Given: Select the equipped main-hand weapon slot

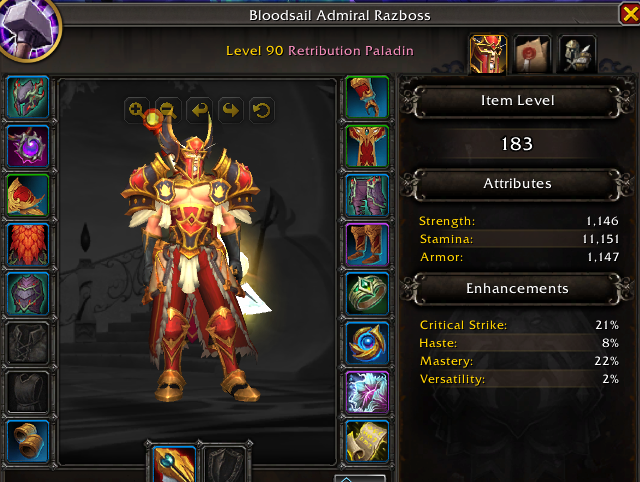Looking at the screenshot, I should [173, 463].
